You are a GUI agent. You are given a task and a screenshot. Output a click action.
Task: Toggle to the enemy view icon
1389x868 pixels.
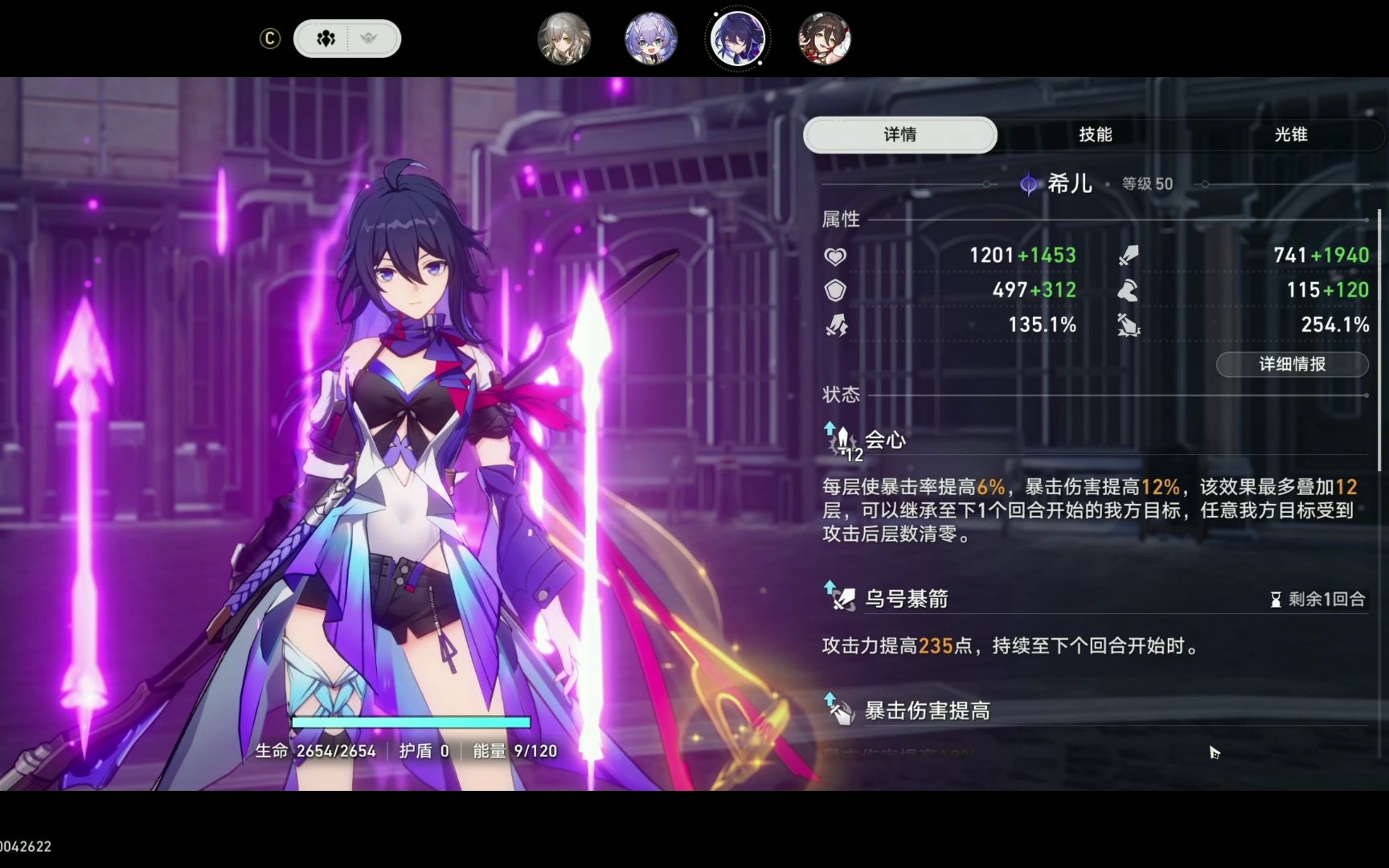369,39
